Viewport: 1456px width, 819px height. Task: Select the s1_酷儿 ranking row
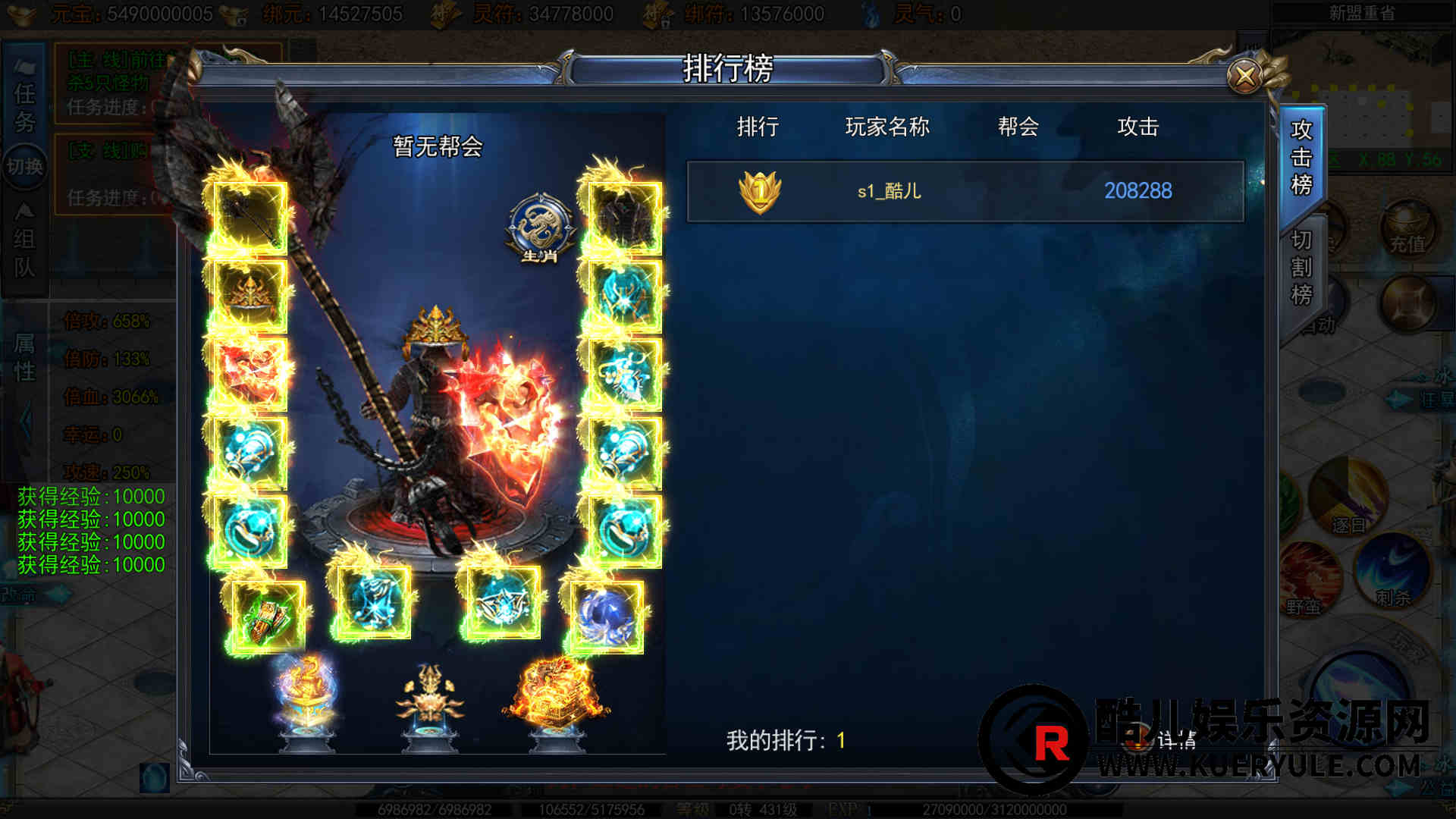(x=965, y=191)
